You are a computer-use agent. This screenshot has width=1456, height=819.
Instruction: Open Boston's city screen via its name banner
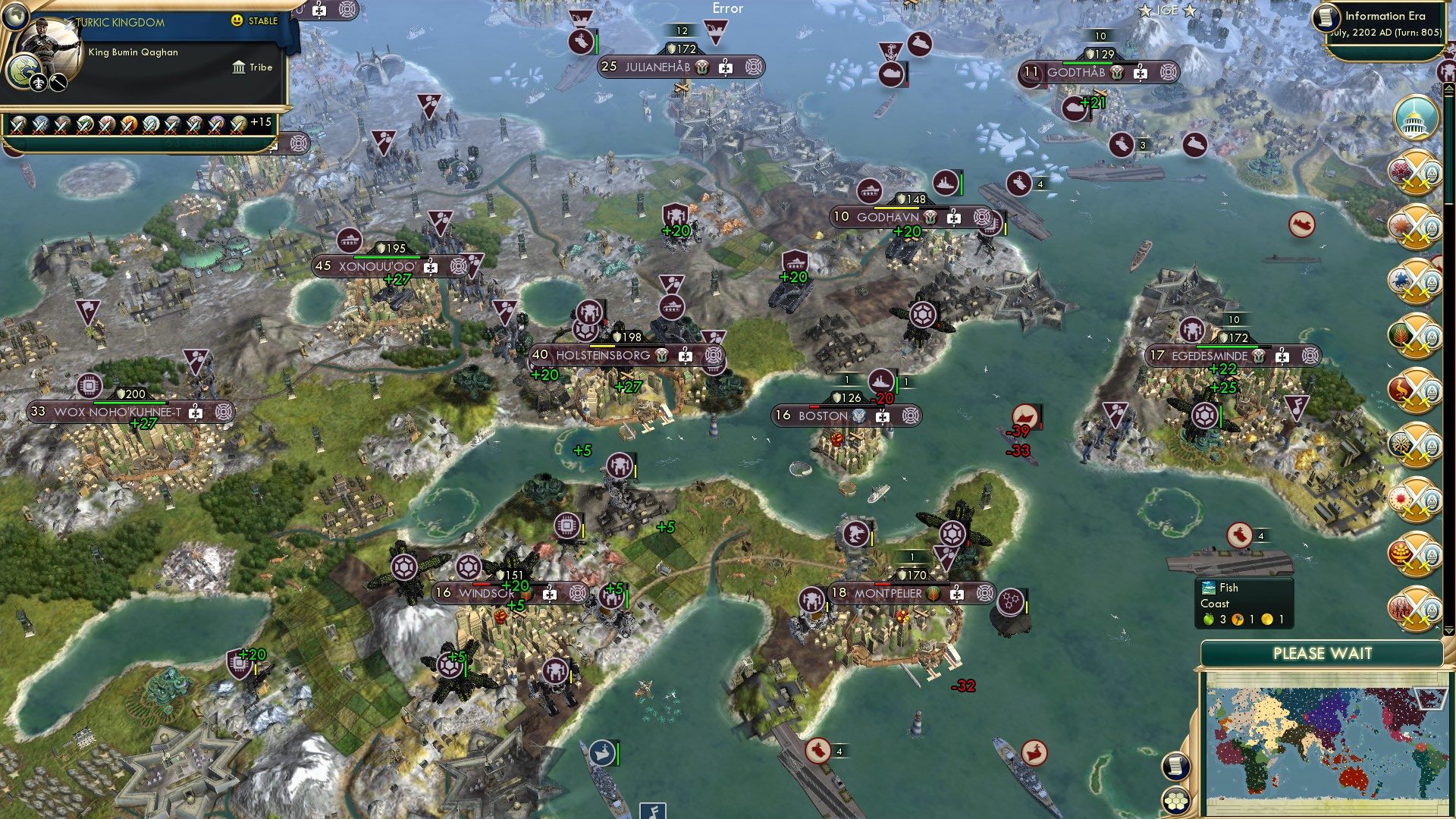[823, 416]
